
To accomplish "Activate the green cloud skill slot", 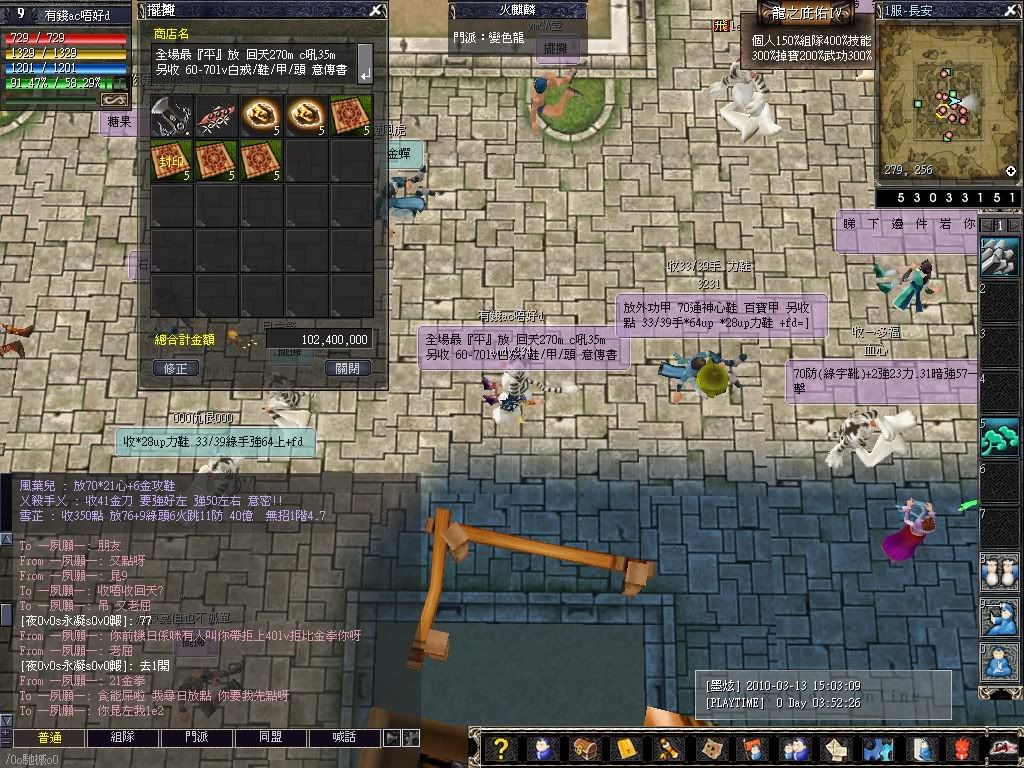I will 1000,437.
